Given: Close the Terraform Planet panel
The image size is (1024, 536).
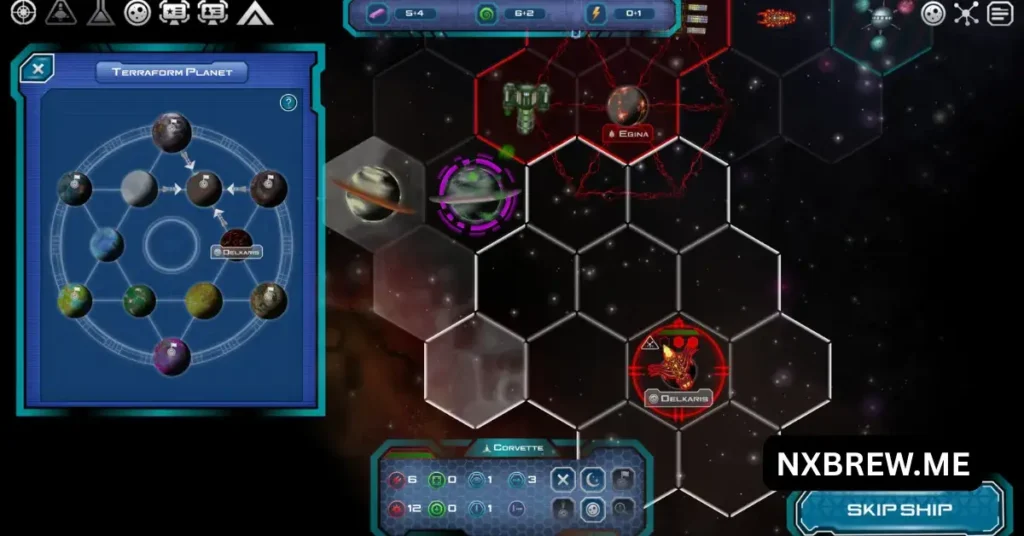Looking at the screenshot, I should [x=37, y=69].
